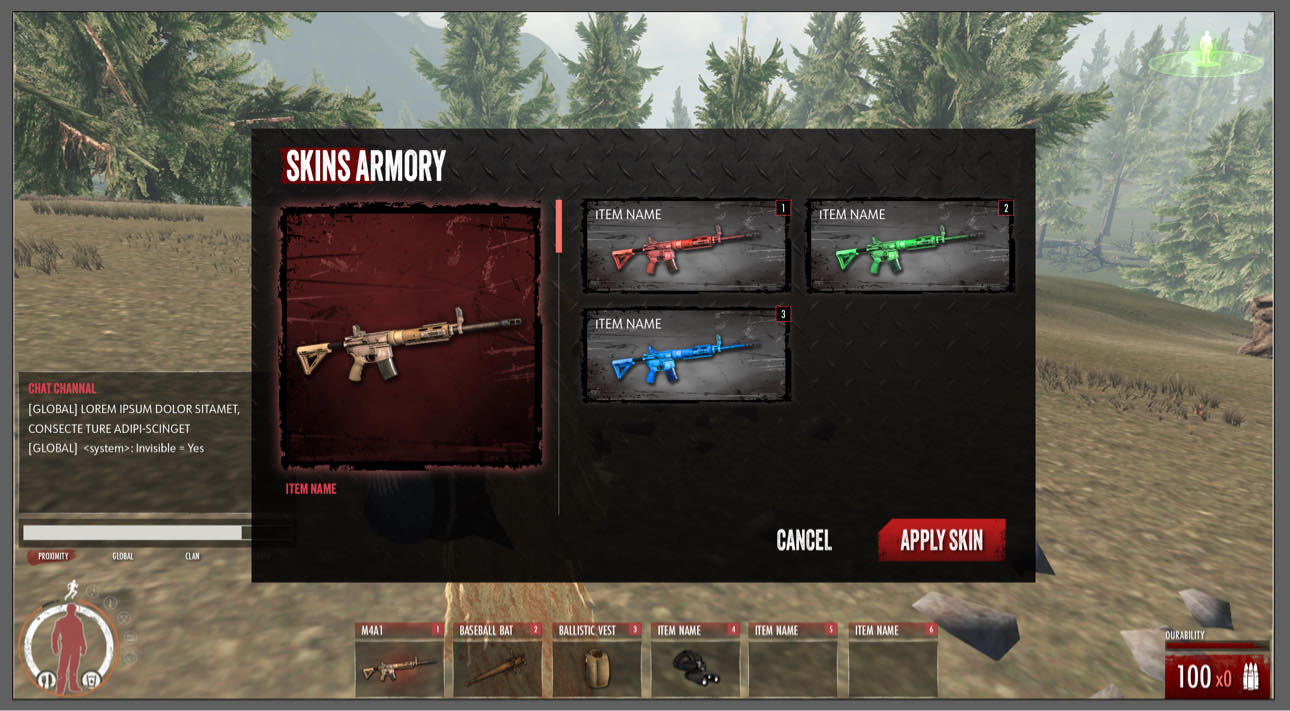This screenshot has width=1290, height=711.
Task: Open the Clan chat tab
Action: [x=192, y=556]
